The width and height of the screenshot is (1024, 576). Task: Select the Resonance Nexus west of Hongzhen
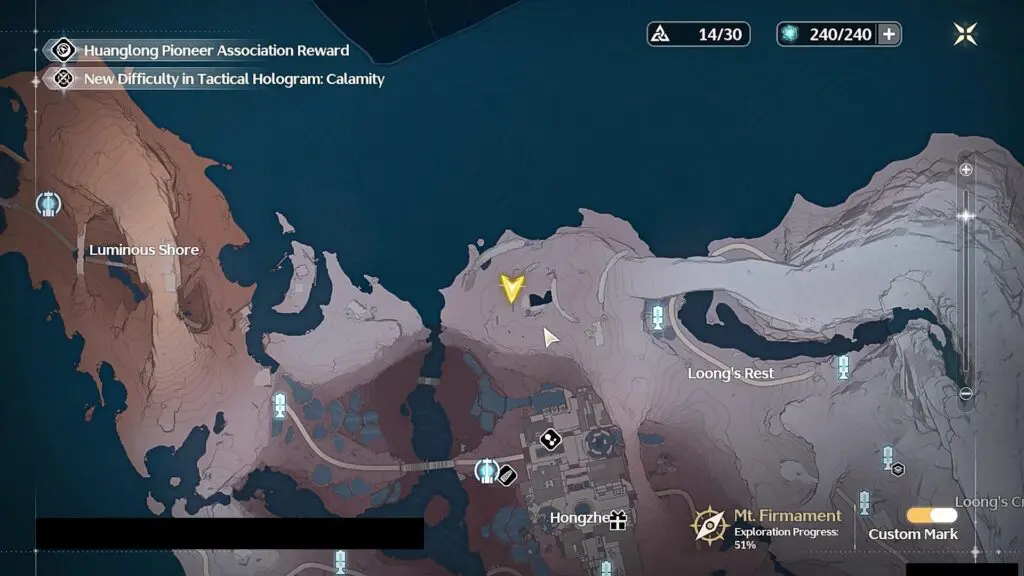[486, 470]
